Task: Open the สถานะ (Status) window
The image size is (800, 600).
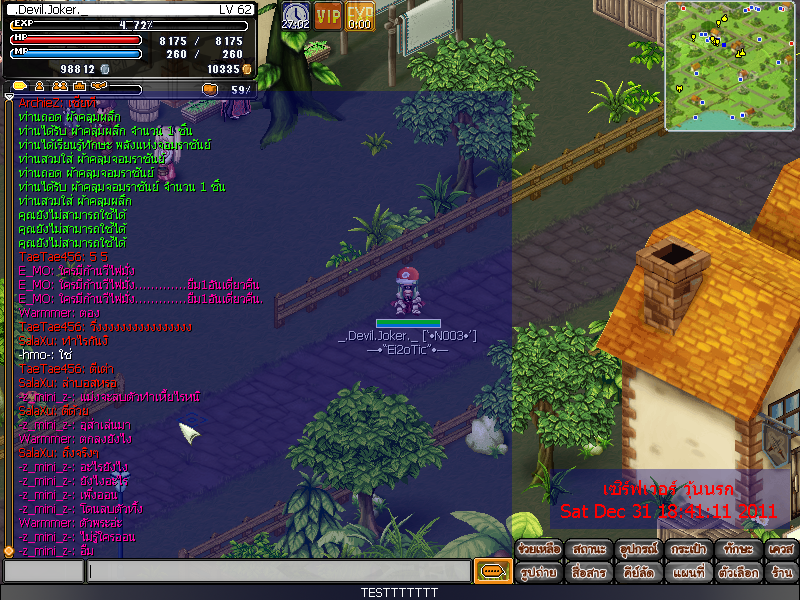Action: tap(589, 549)
